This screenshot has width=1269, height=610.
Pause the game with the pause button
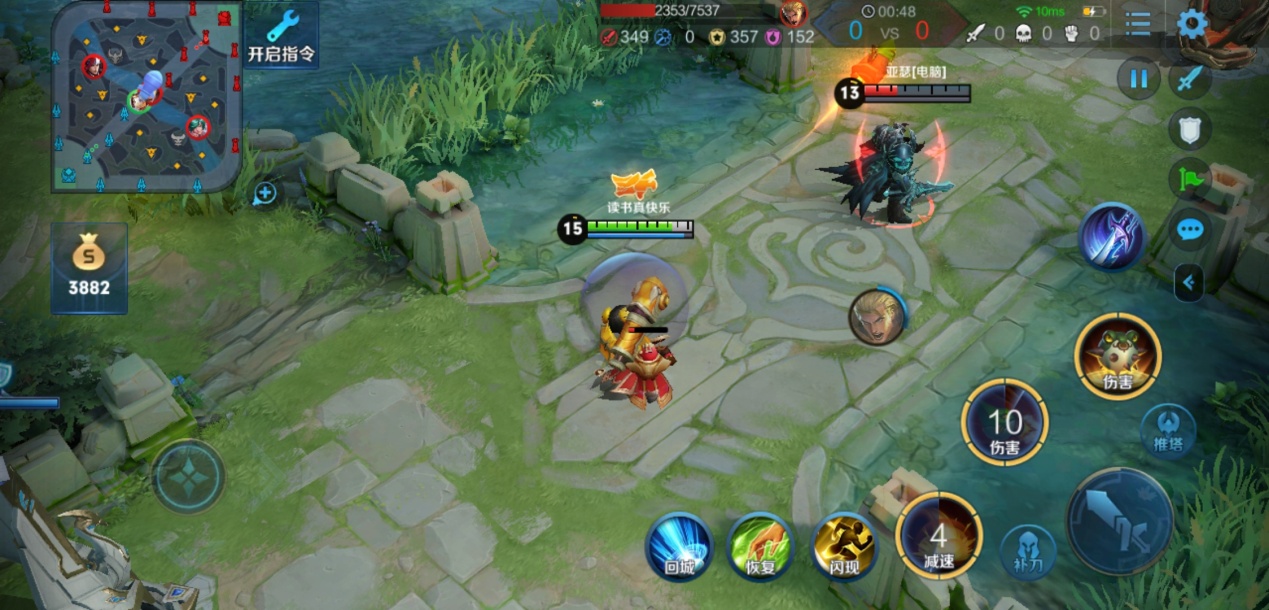point(1138,78)
